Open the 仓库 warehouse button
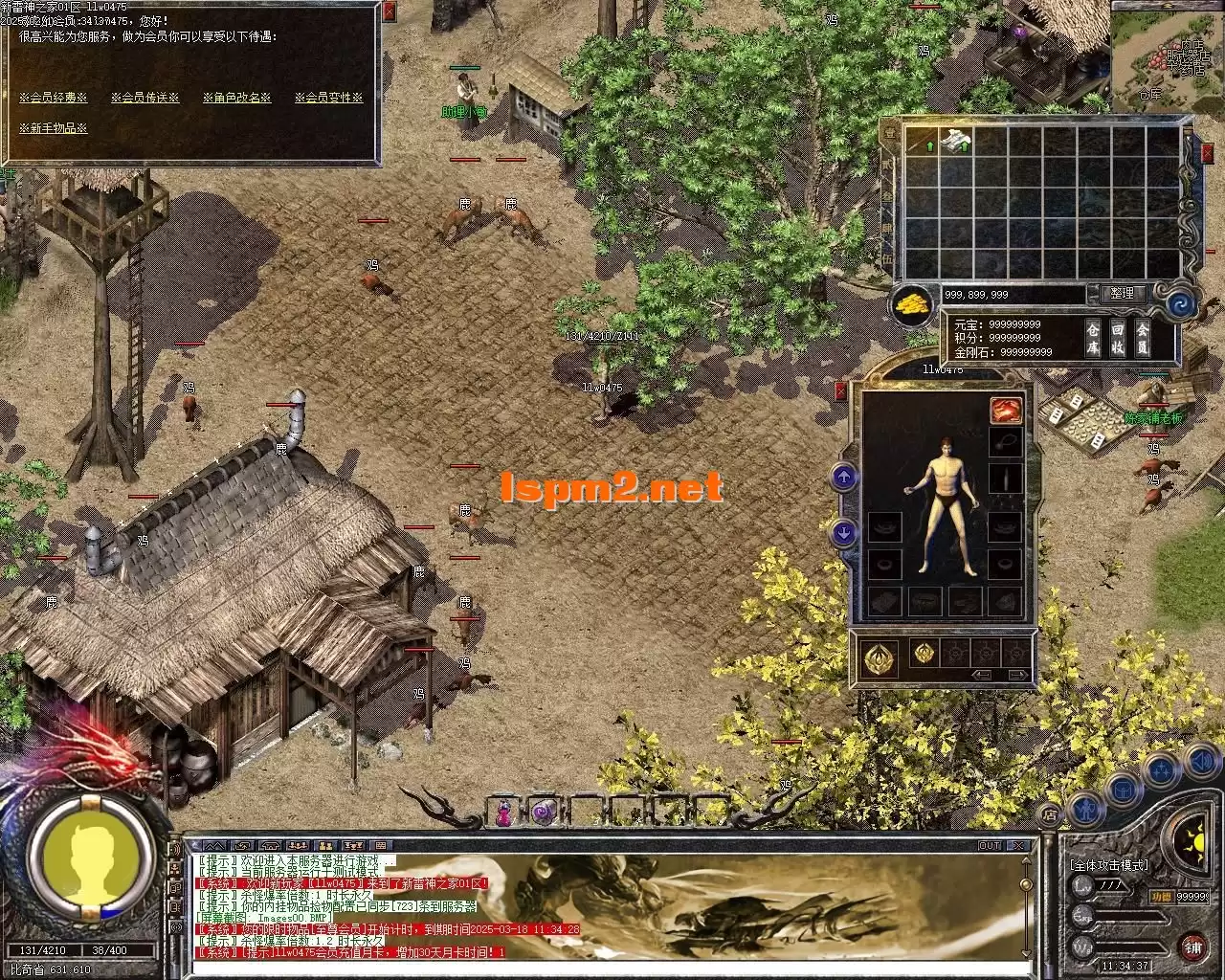 tap(1093, 338)
